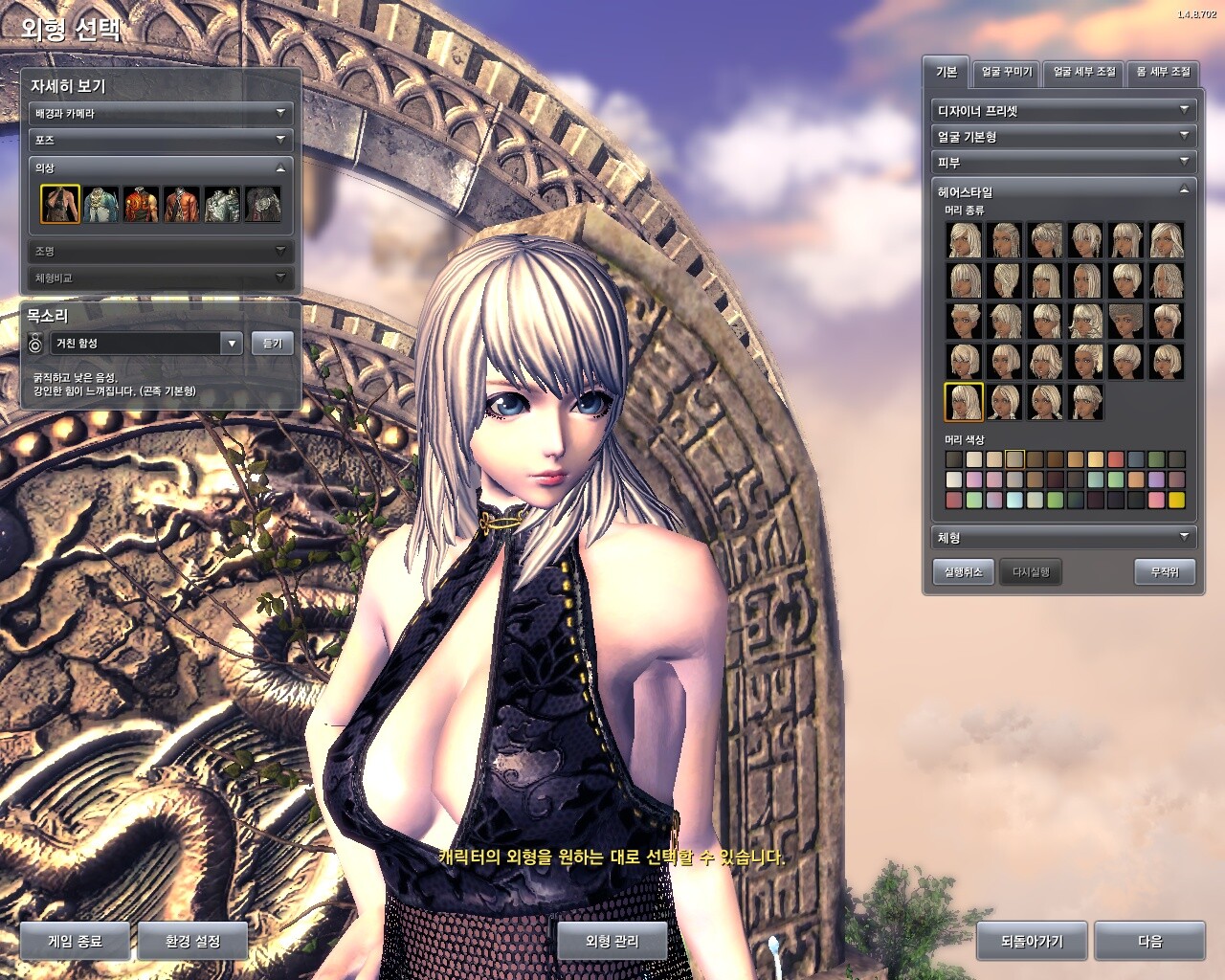The width and height of the screenshot is (1225, 980).
Task: Expand the 포즈 pose section
Action: click(161, 140)
